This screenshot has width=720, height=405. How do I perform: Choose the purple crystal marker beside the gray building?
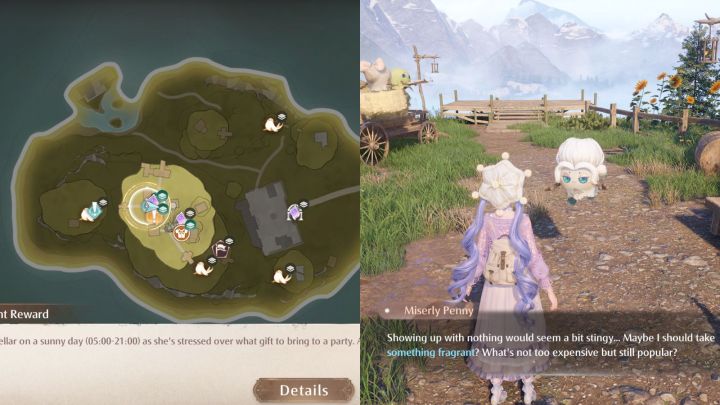click(295, 212)
